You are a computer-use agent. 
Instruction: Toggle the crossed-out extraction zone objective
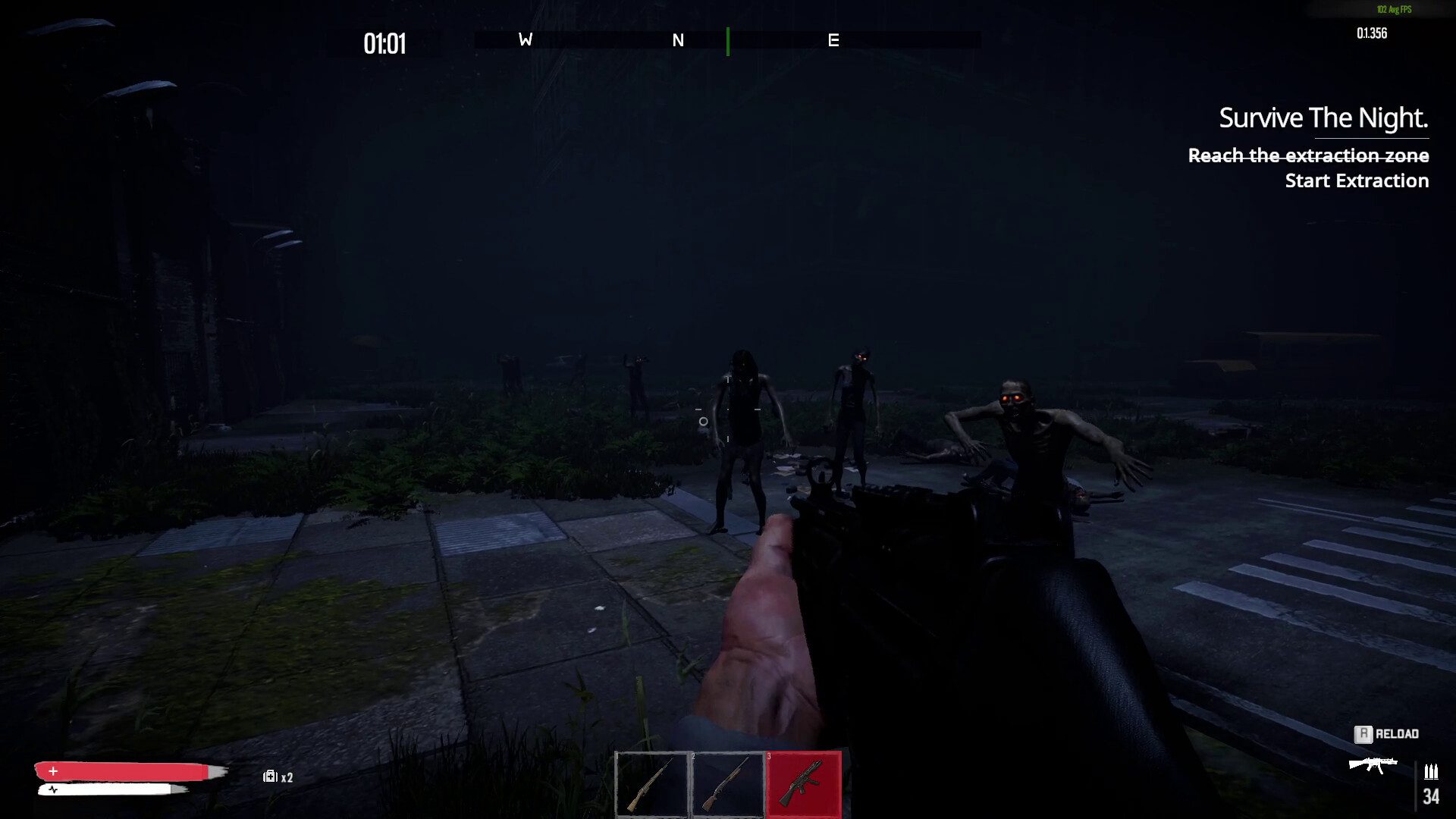[1307, 156]
